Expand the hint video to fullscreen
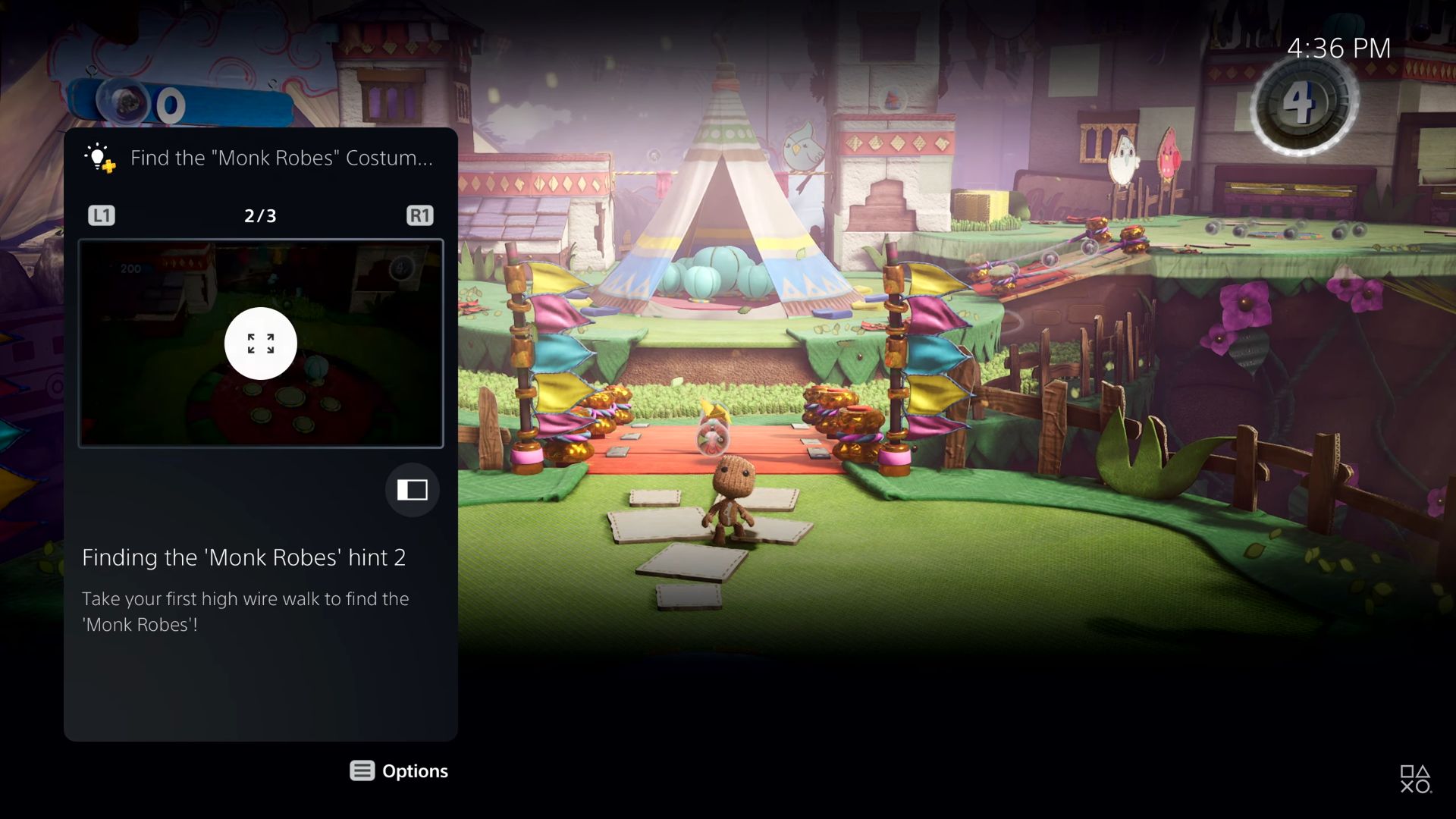The width and height of the screenshot is (1456, 819). click(x=260, y=344)
